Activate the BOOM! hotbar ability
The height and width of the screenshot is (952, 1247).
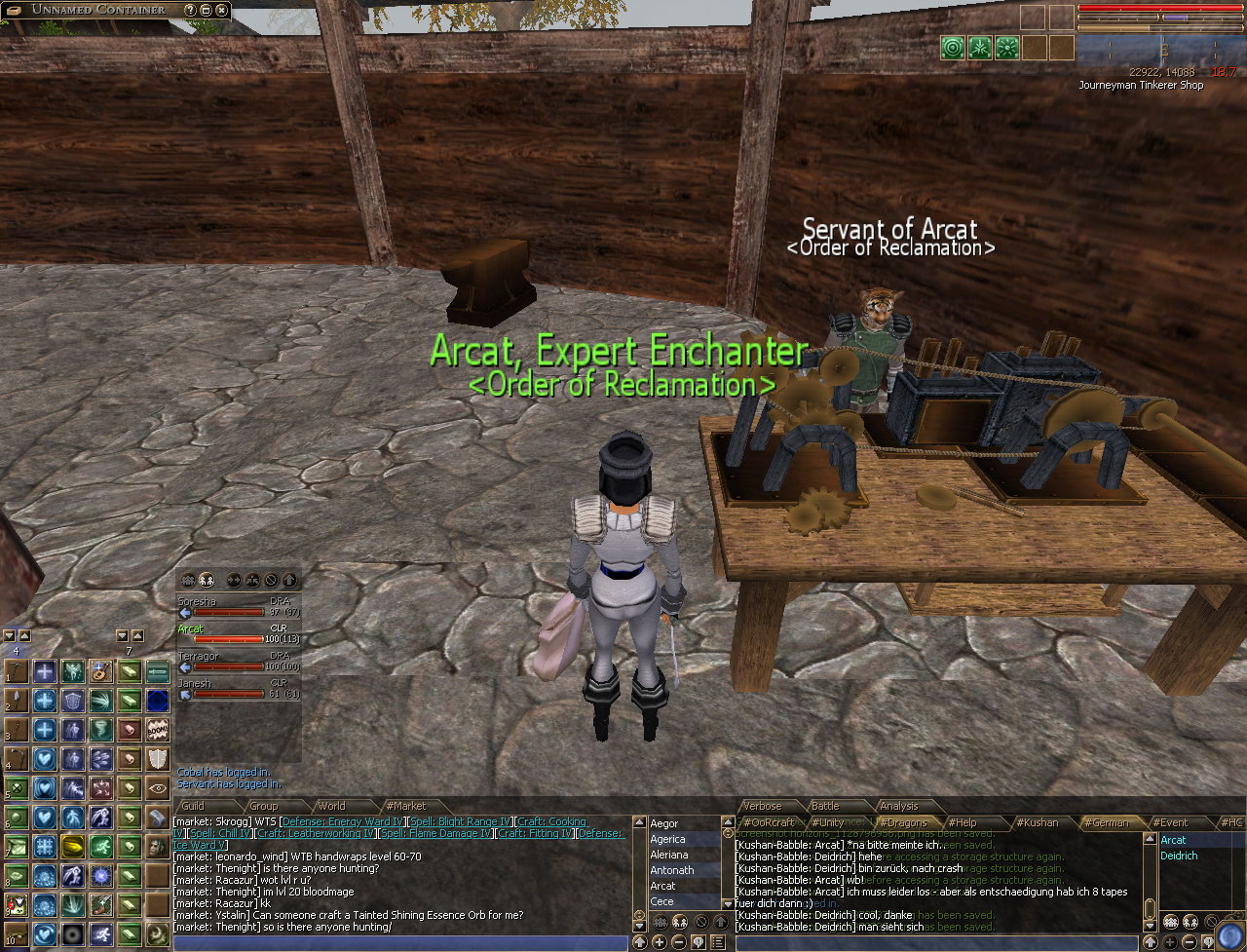point(158,729)
